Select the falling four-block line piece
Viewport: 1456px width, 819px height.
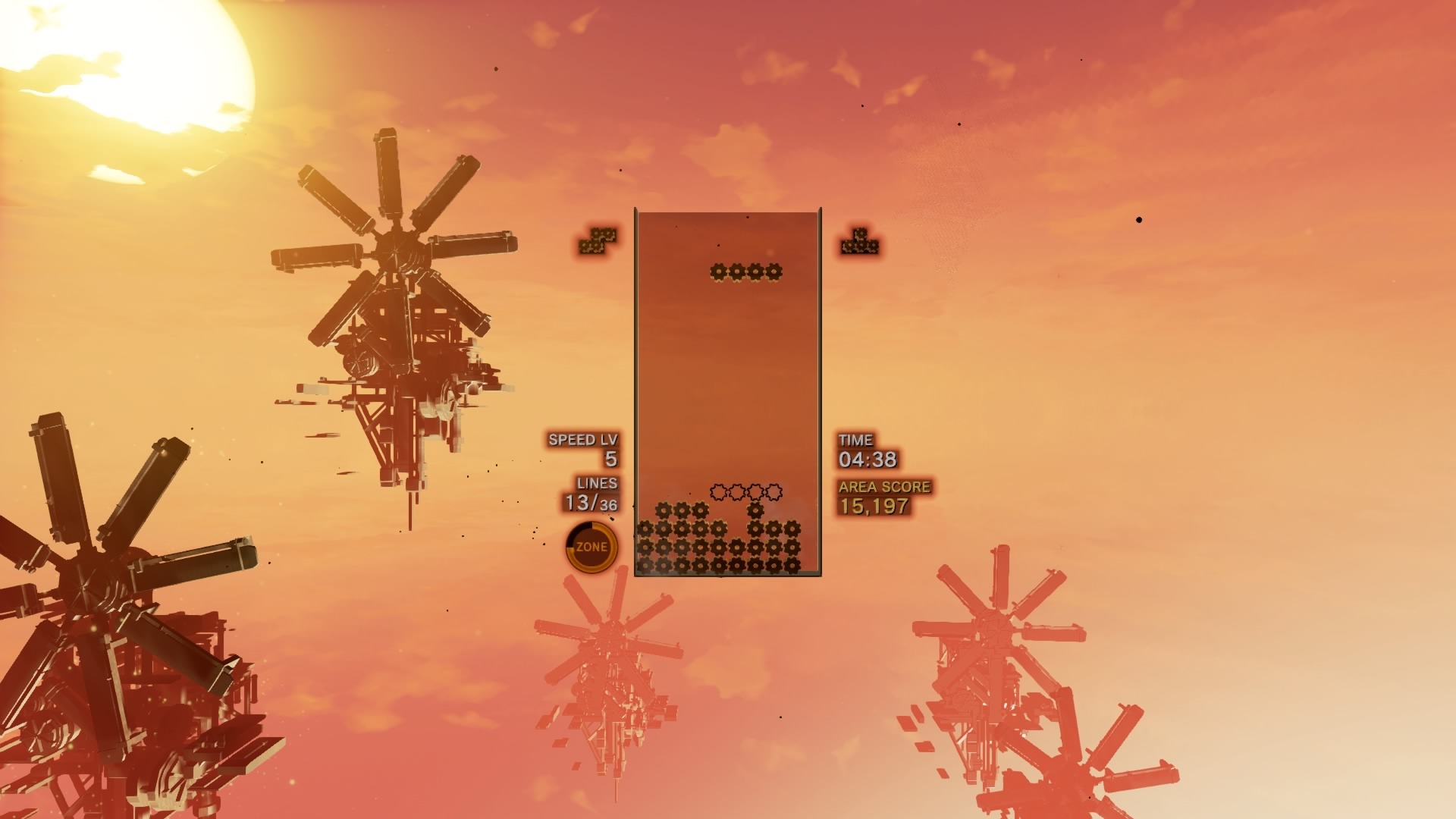[x=745, y=271]
